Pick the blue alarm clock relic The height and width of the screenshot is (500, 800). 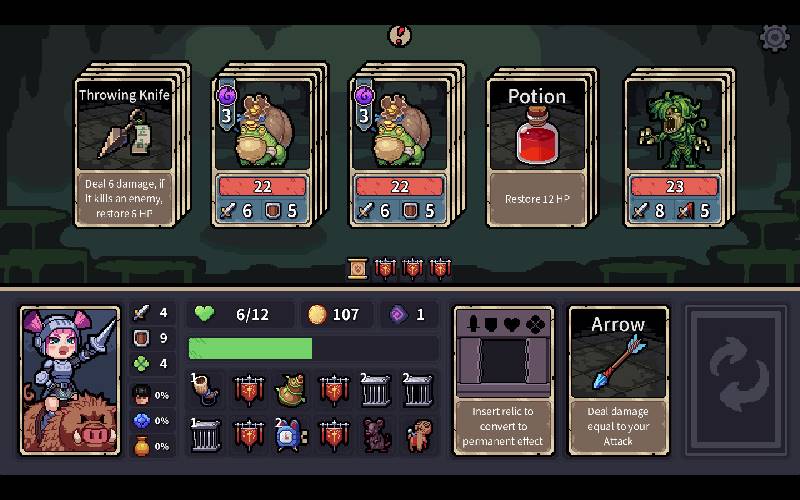[291, 435]
